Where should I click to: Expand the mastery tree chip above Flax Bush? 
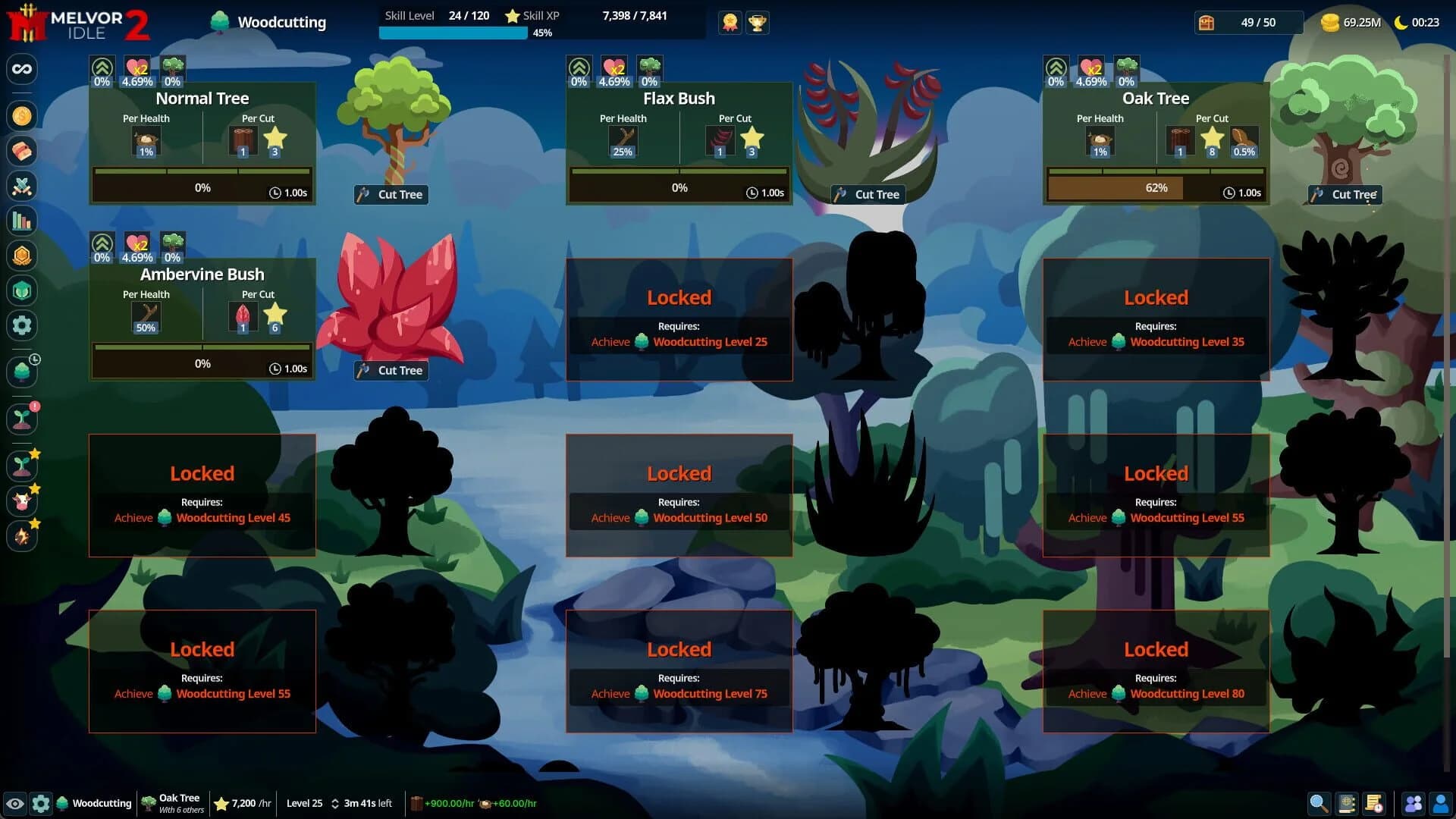pos(650,71)
